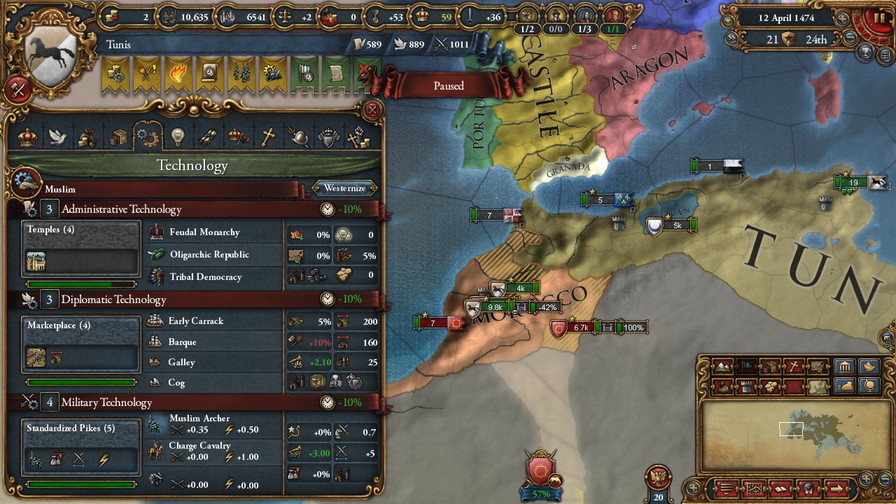Select the Standardized Pikes box
The height and width of the screenshot is (504, 896).
pyautogui.click(x=81, y=447)
